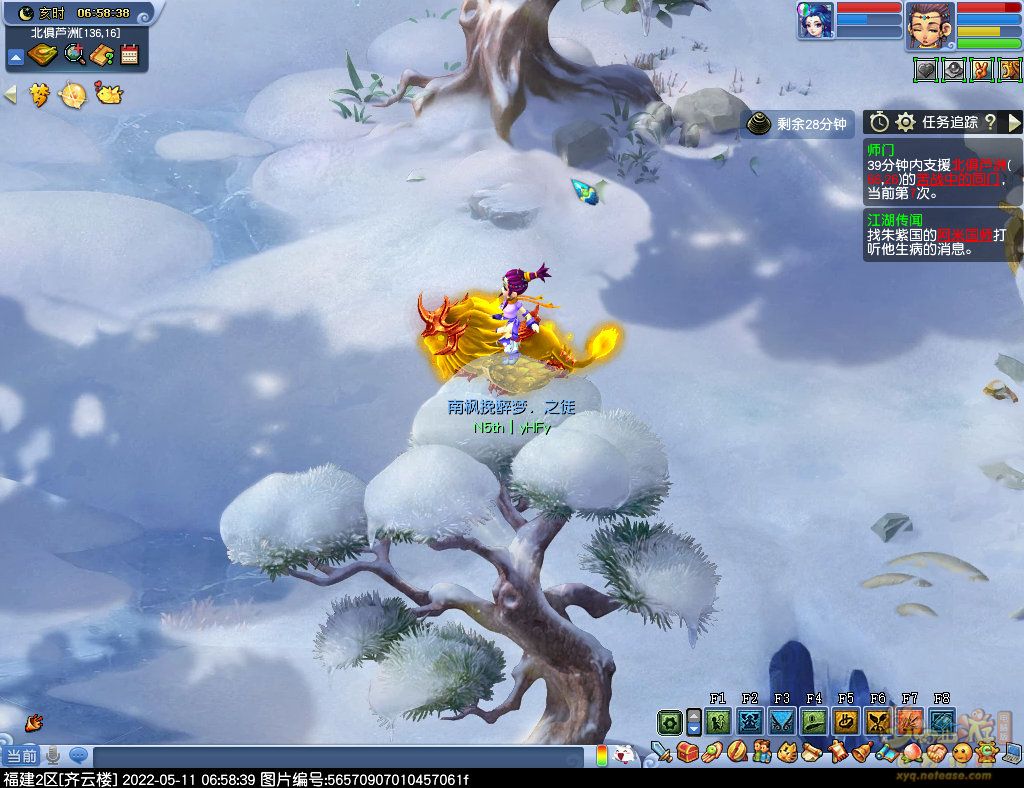Open the quest tracker help question mark
Image resolution: width=1024 pixels, height=788 pixels.
(x=990, y=122)
